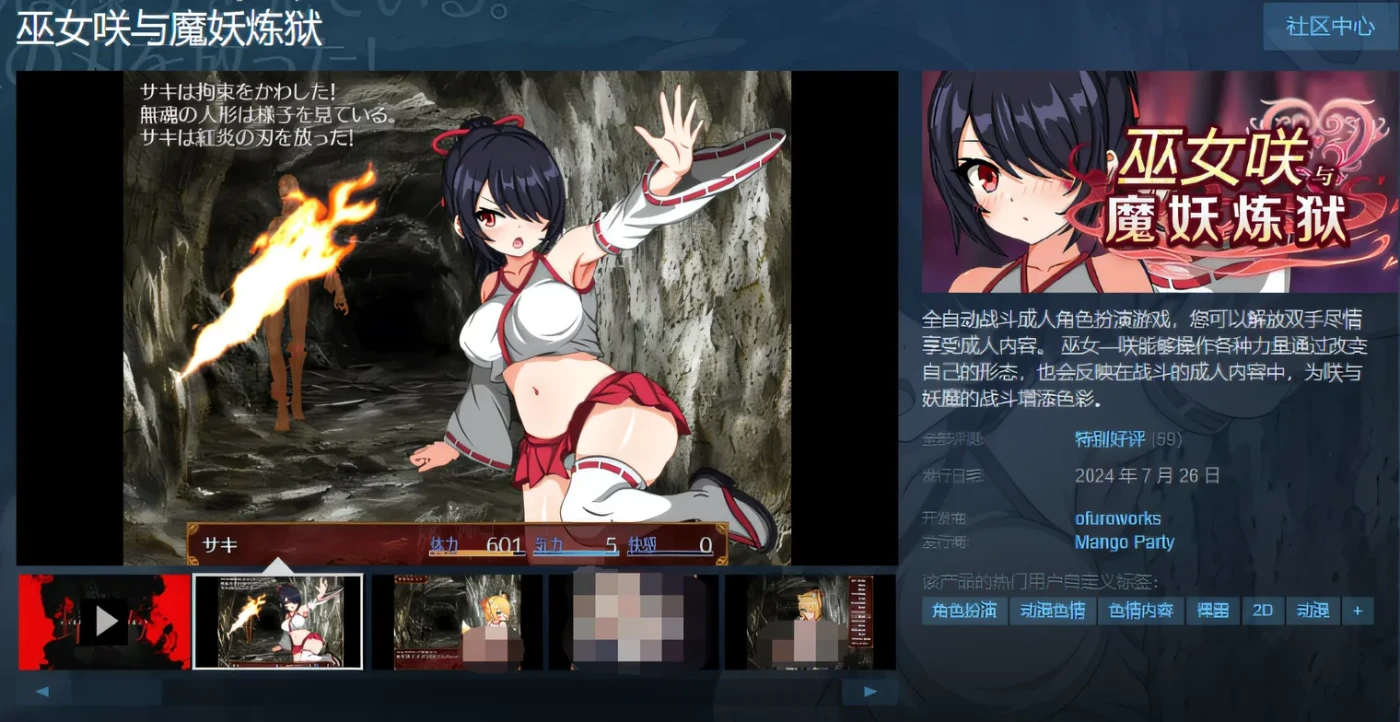The image size is (1400, 722).
Task: Expand more user tags with the + button
Action: pos(1356,610)
